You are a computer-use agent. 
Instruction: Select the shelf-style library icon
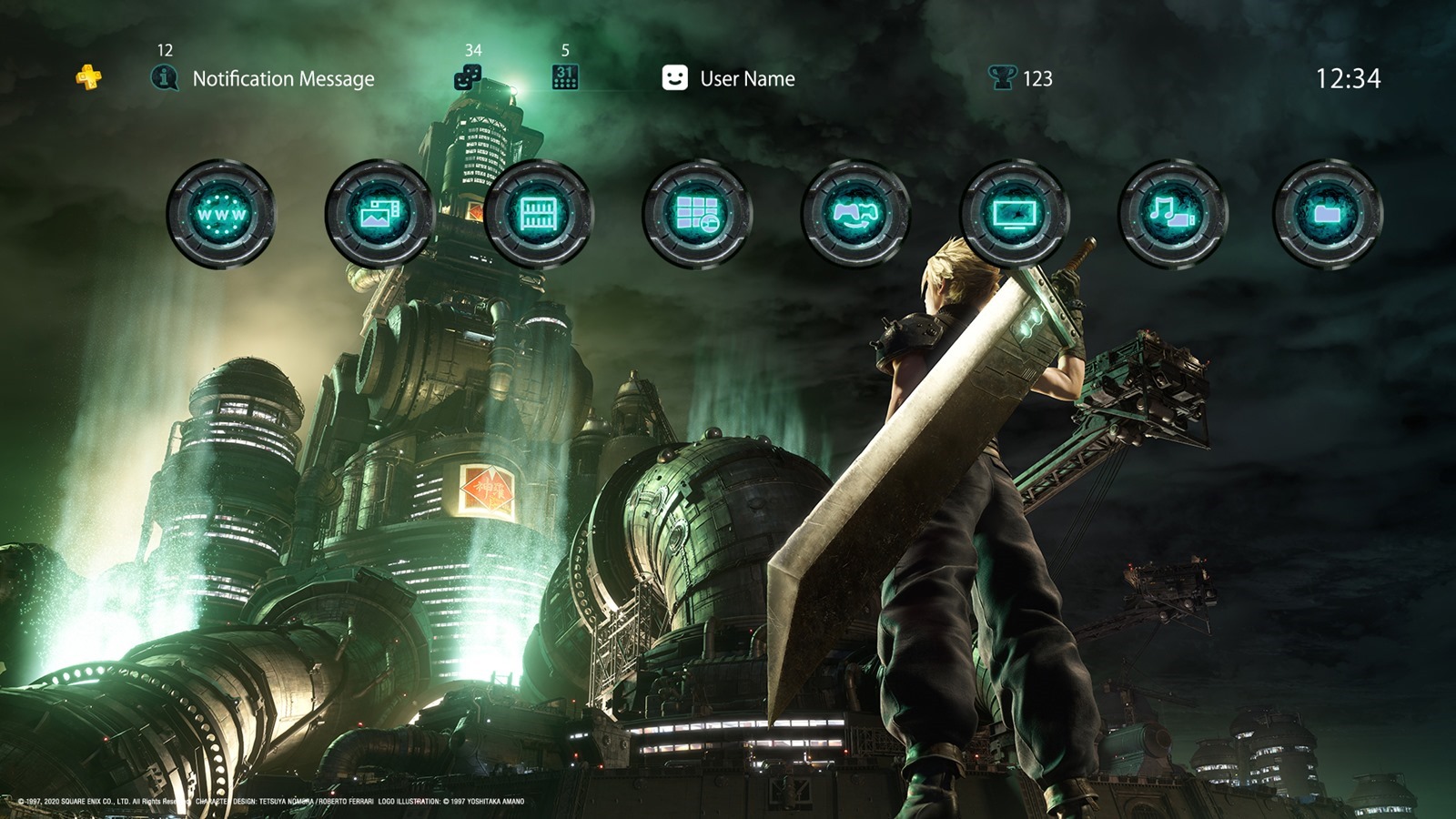pyautogui.click(x=538, y=215)
